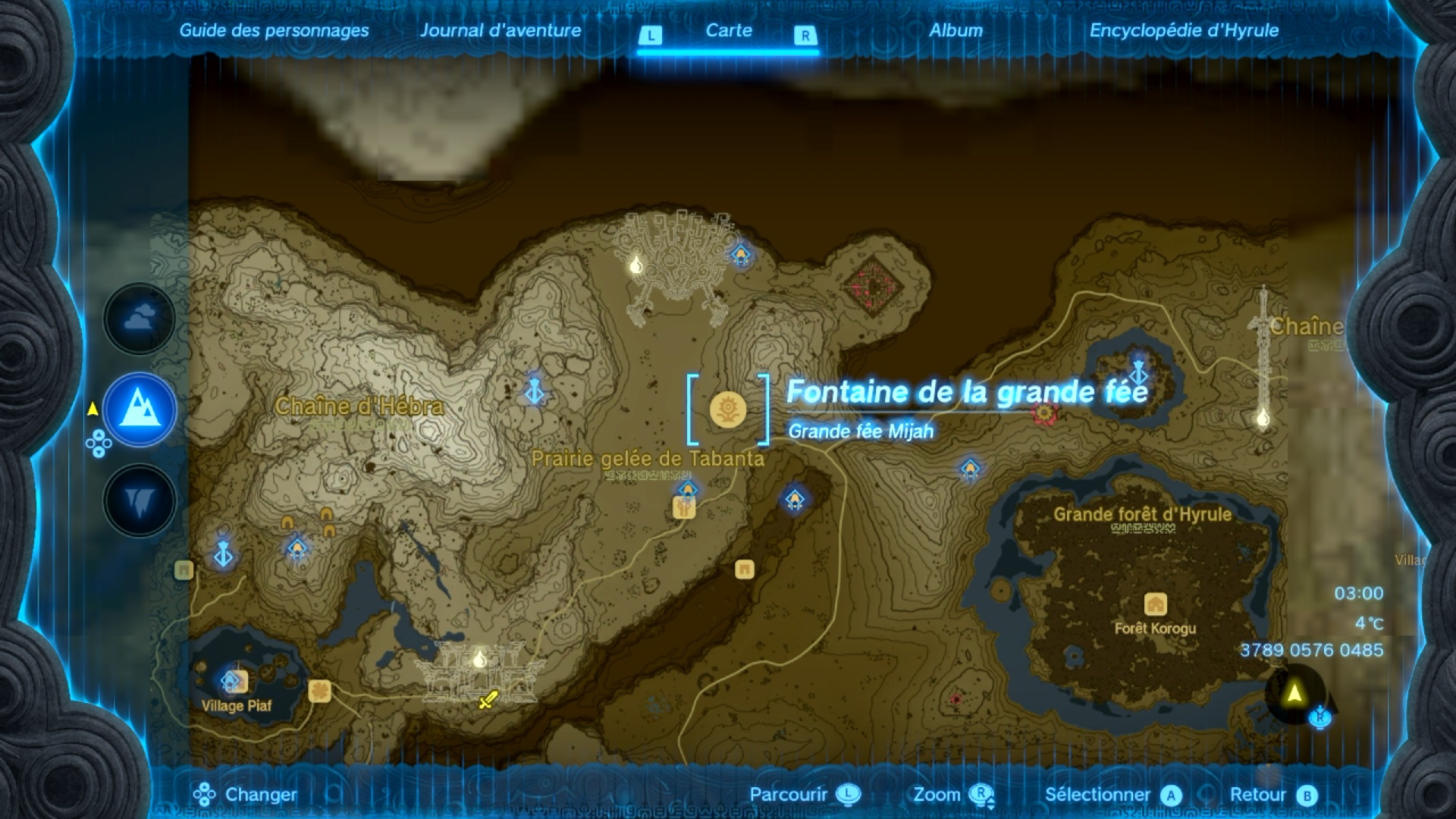This screenshot has width=1456, height=819.
Task: Open the Album tab
Action: coord(958,31)
